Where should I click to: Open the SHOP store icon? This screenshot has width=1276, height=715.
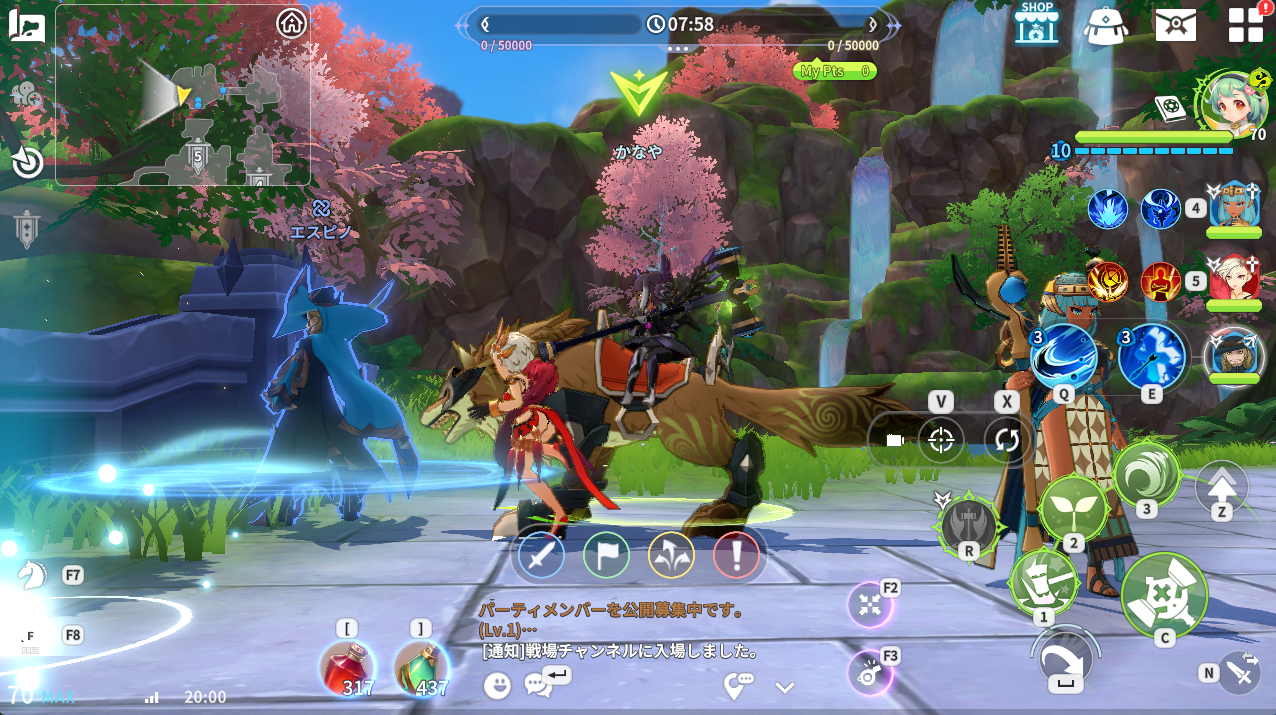click(1036, 23)
